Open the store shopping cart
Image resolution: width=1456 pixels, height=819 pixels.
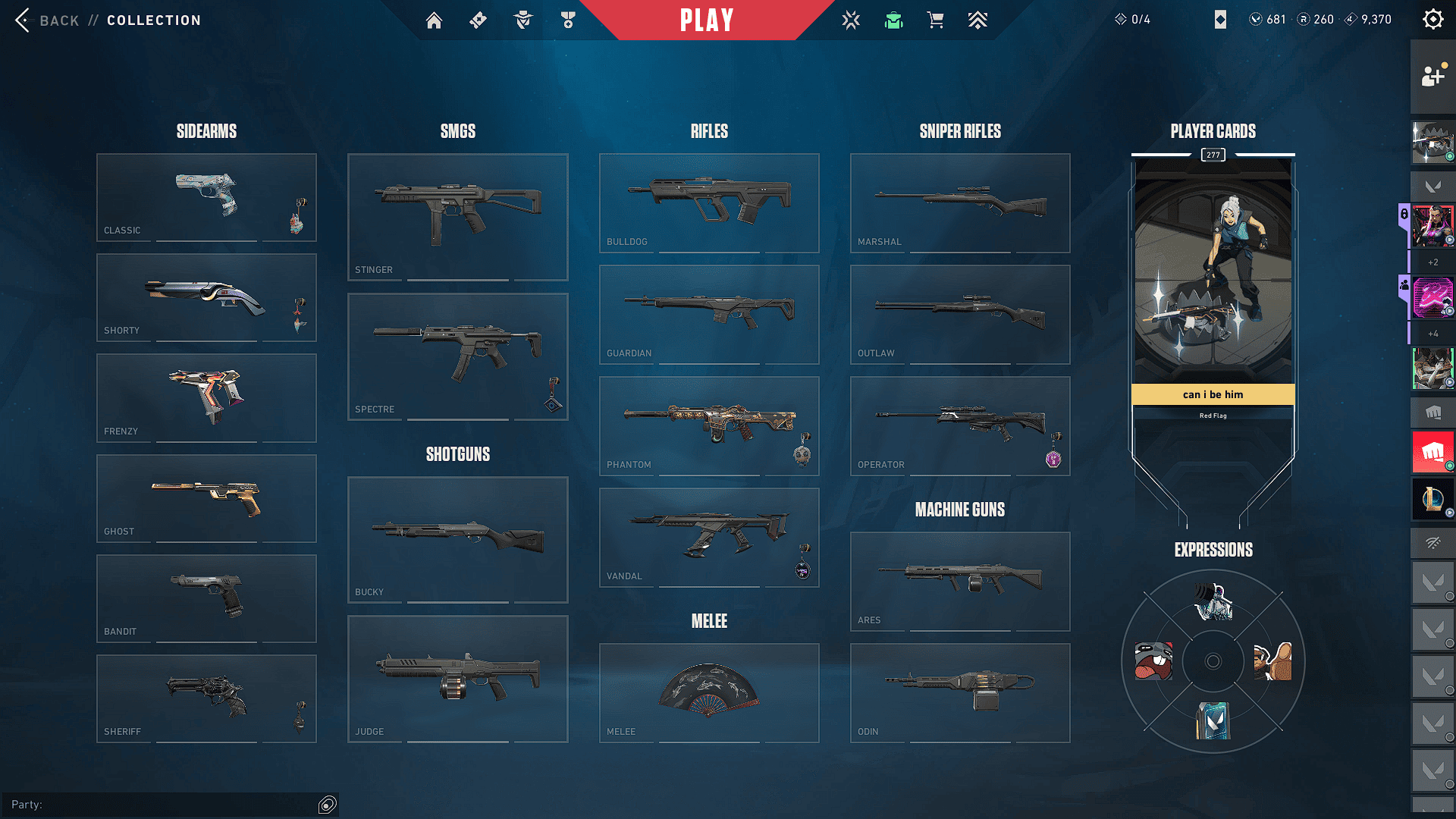coord(936,20)
